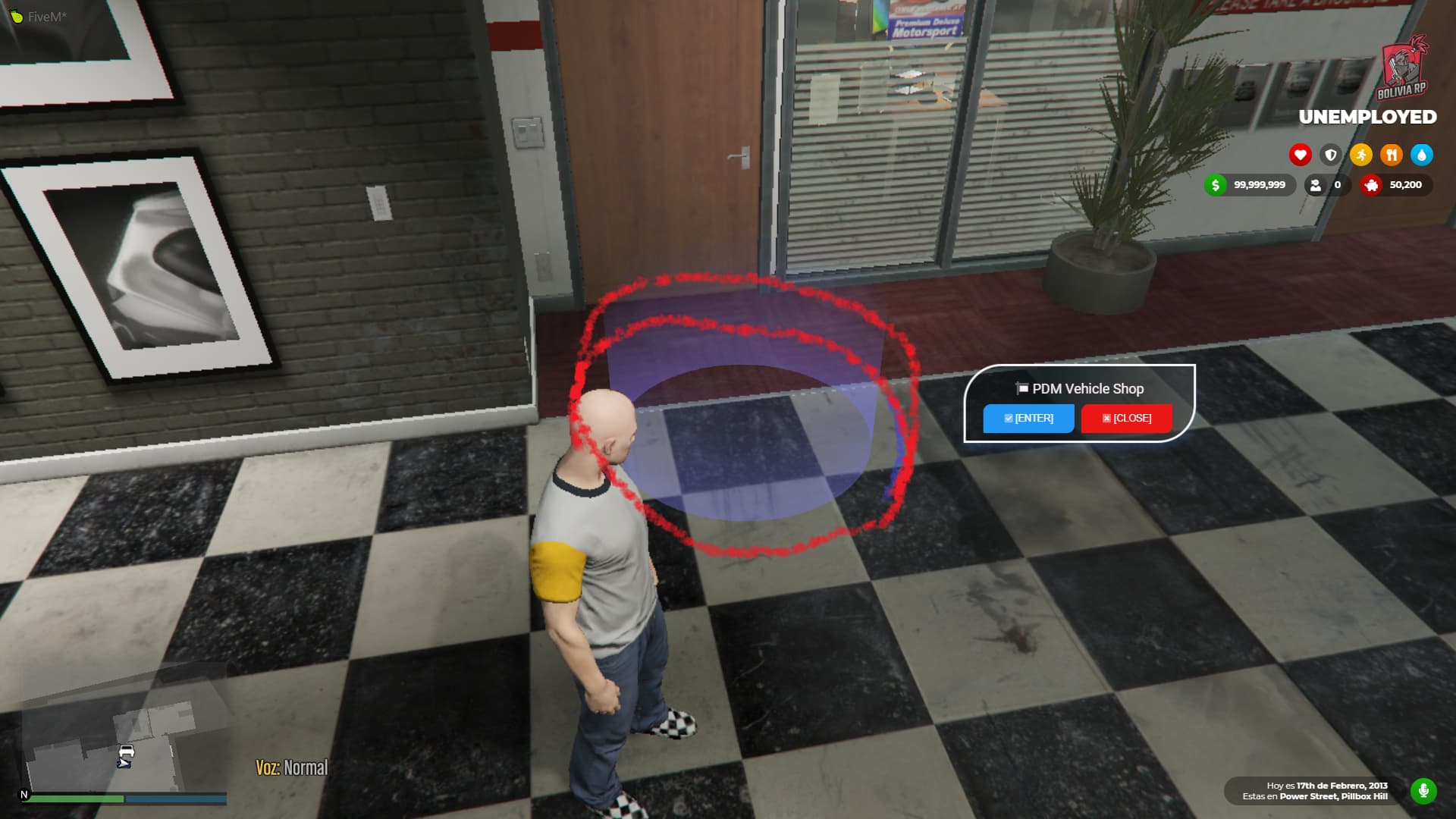
Task: Click the cross checkbox icon inside CLOSE button
Action: point(1106,417)
